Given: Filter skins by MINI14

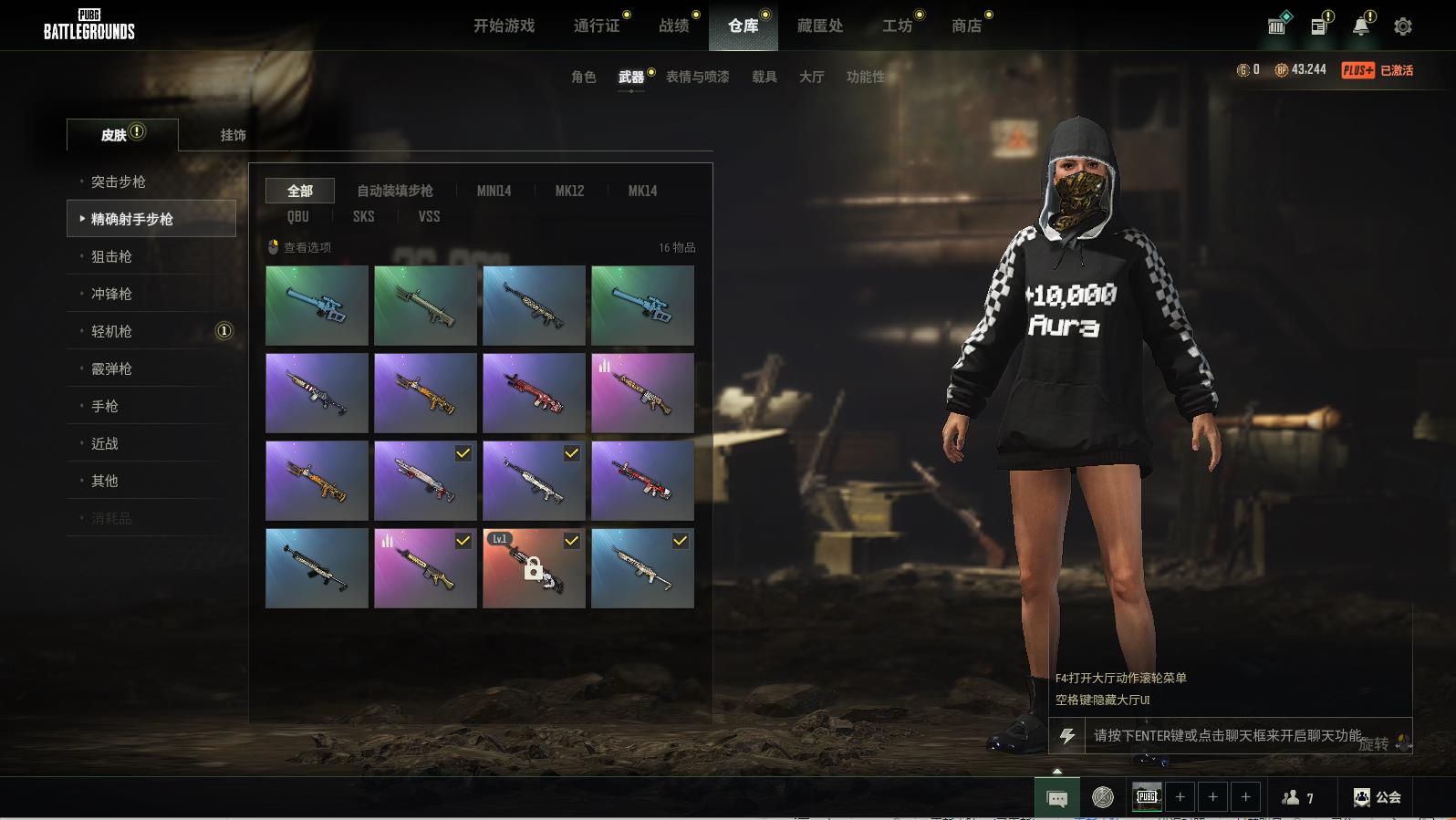Looking at the screenshot, I should 494,191.
